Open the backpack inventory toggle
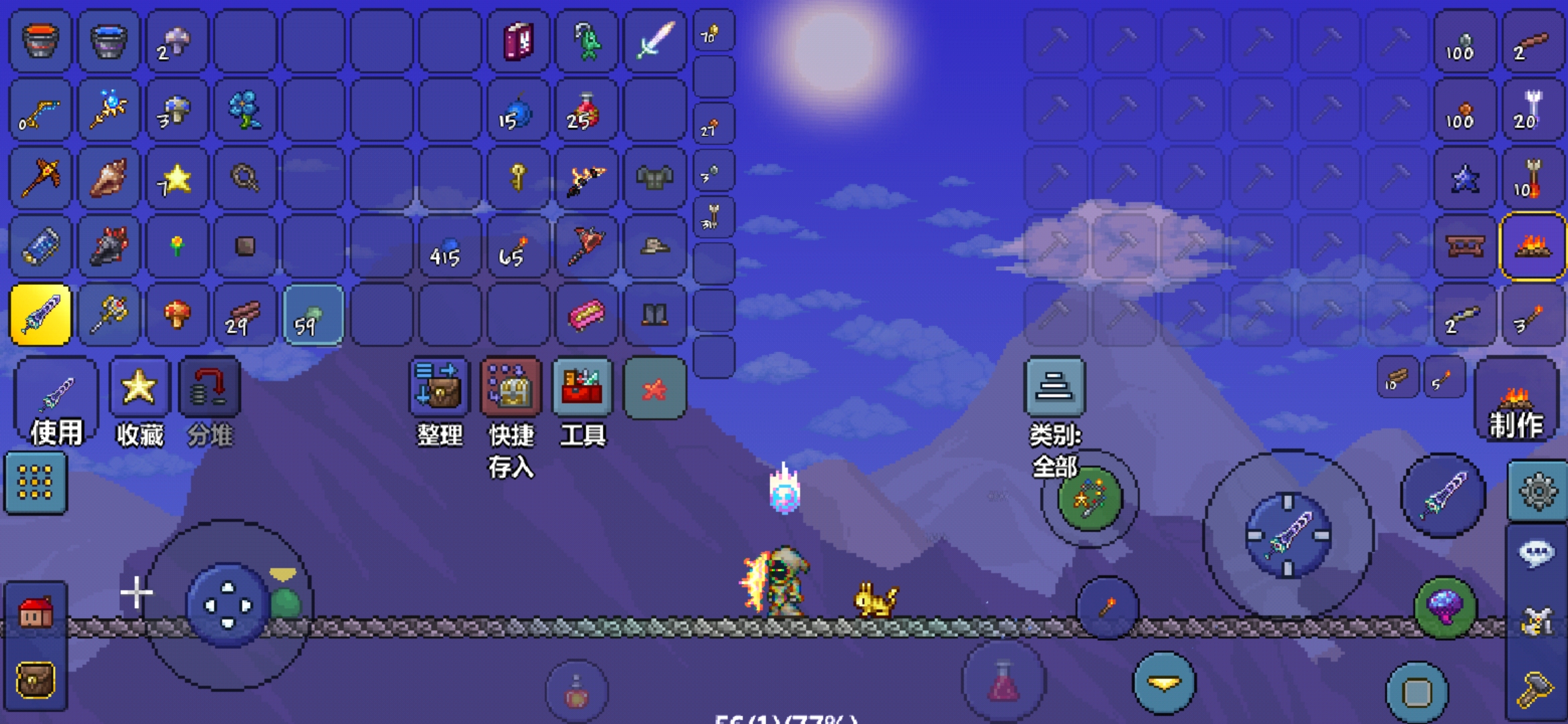Image resolution: width=1568 pixels, height=724 pixels. (x=36, y=680)
